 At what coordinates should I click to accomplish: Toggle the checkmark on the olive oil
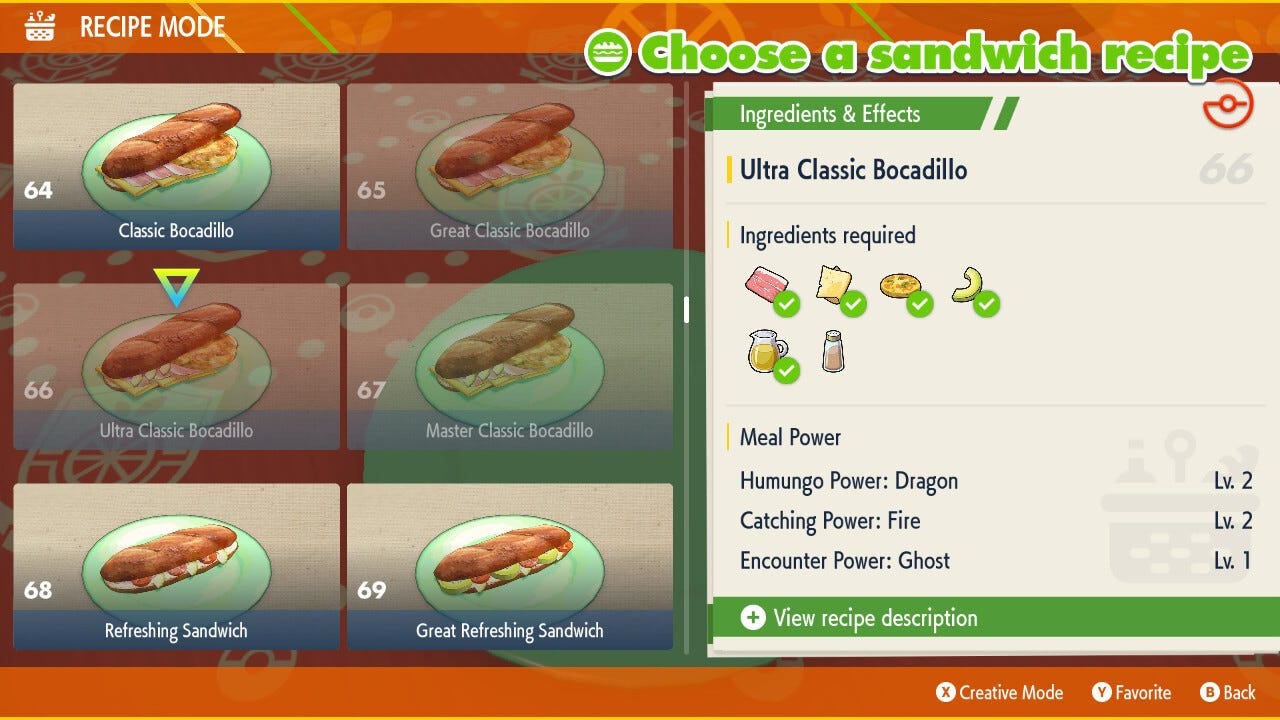click(787, 370)
